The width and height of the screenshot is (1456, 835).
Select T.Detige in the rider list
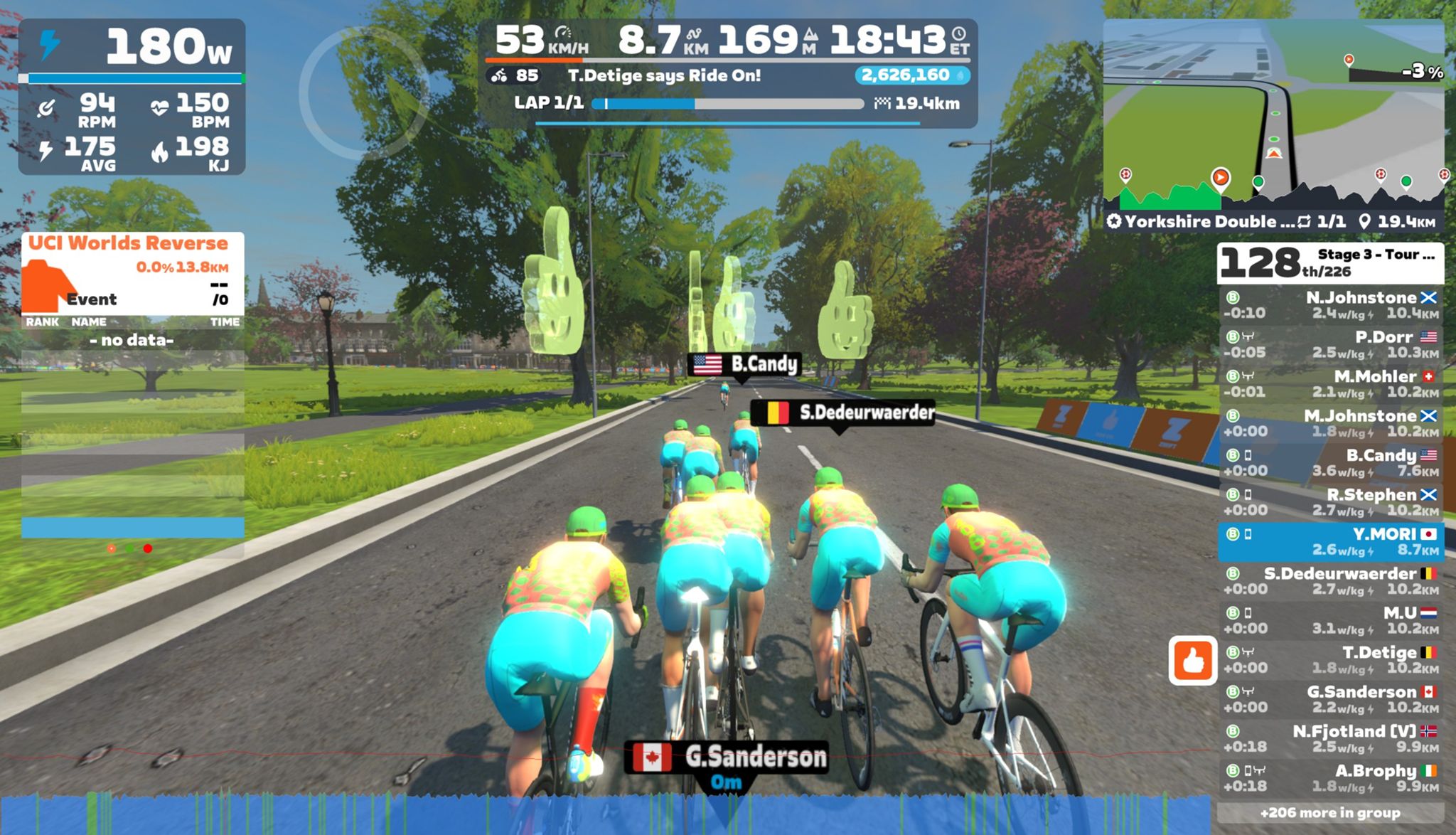pyautogui.click(x=1330, y=660)
